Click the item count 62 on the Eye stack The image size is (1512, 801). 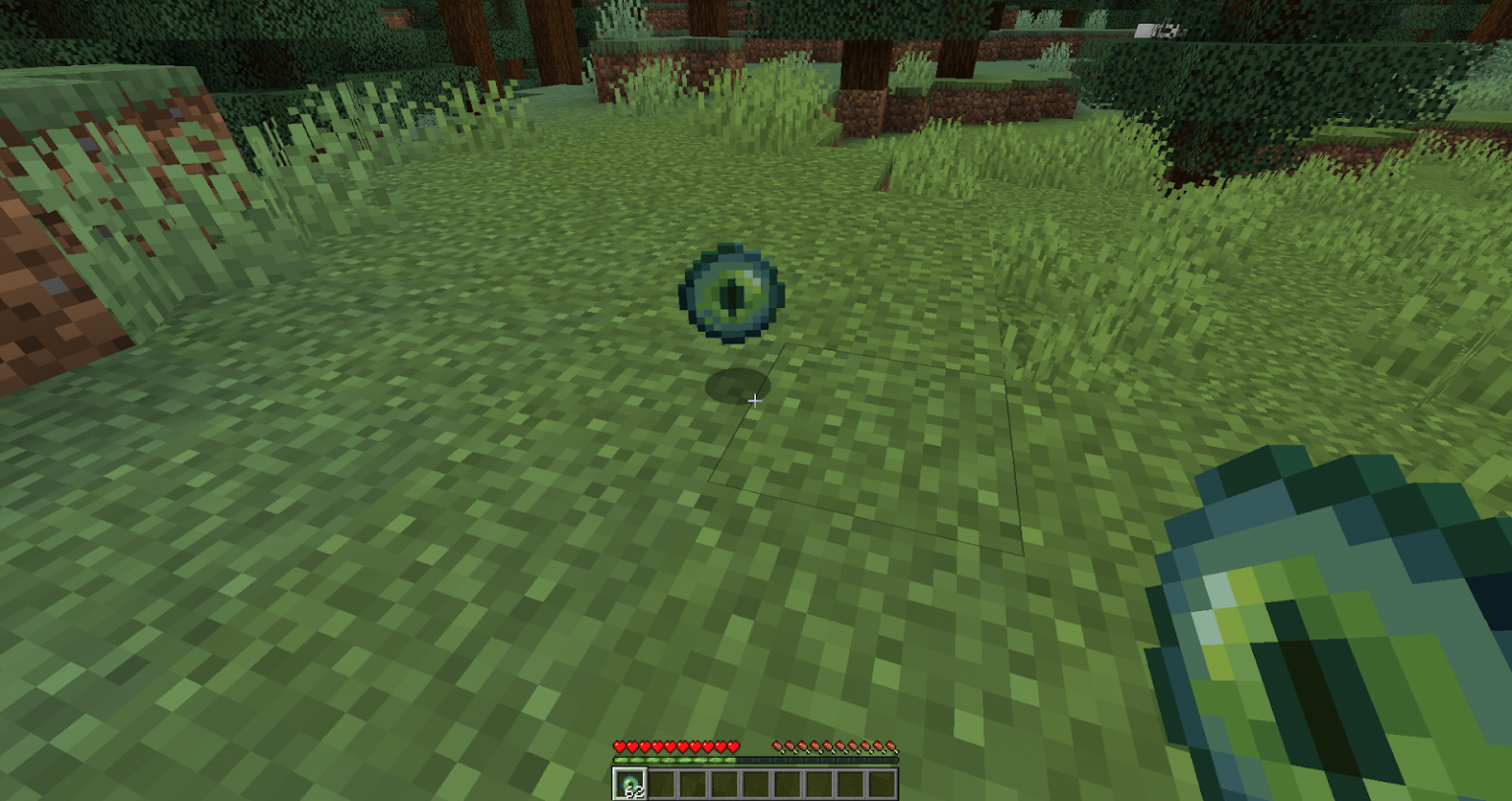[x=635, y=792]
